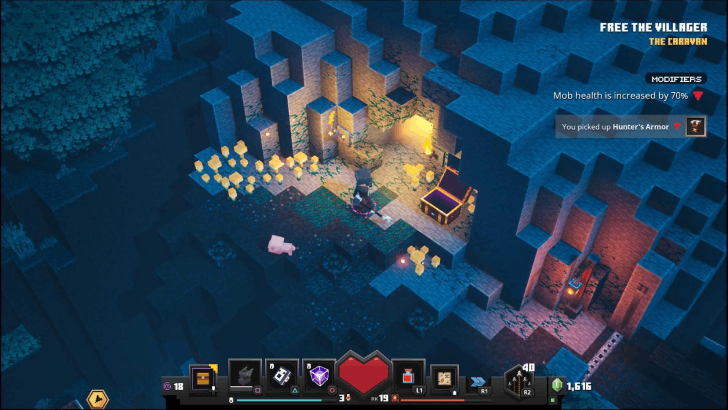This screenshot has width=728, height=410.
Task: Trigger the purple cube artifact
Action: [x=318, y=375]
